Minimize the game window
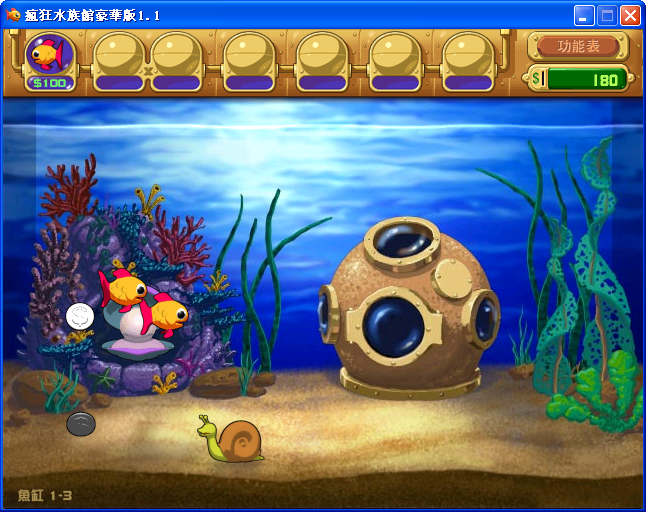Screen dimensions: 648x512 pyautogui.click(x=584, y=15)
